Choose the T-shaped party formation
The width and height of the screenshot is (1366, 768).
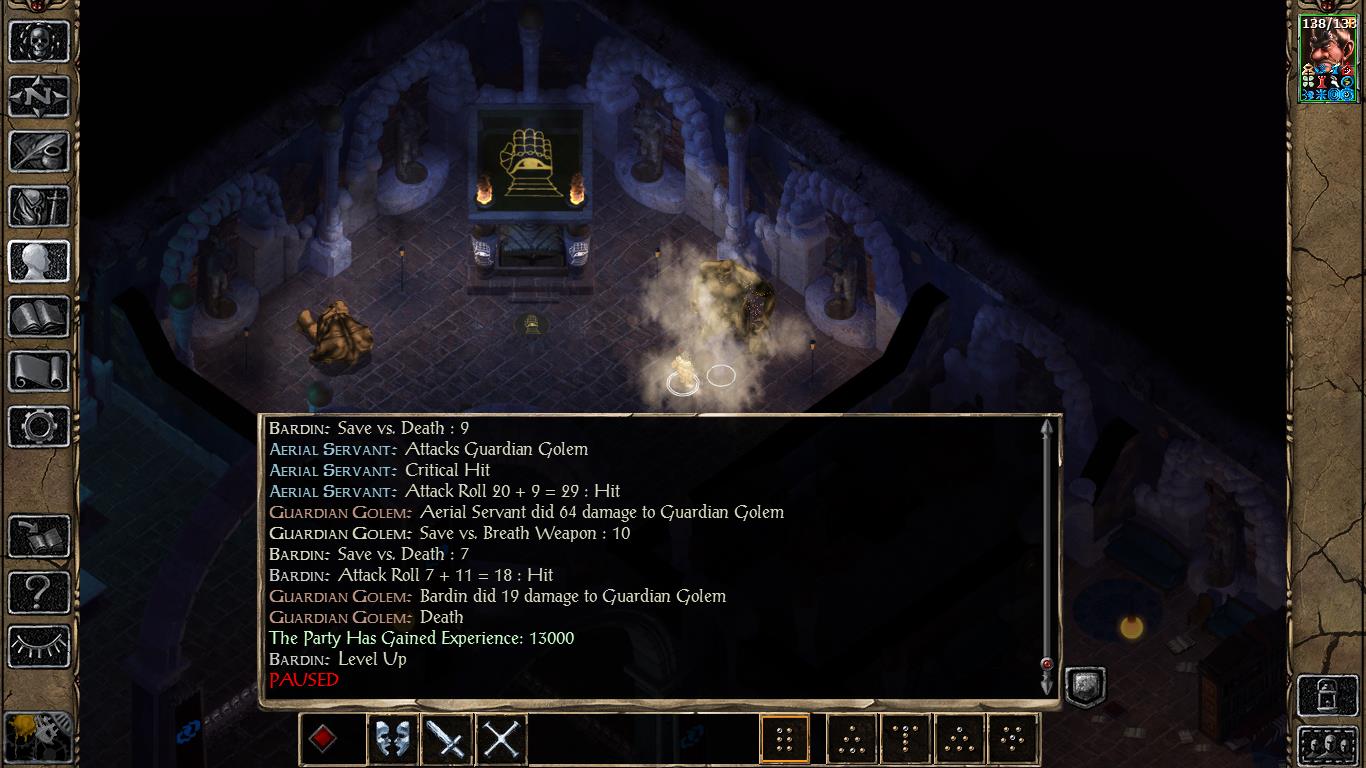[906, 739]
